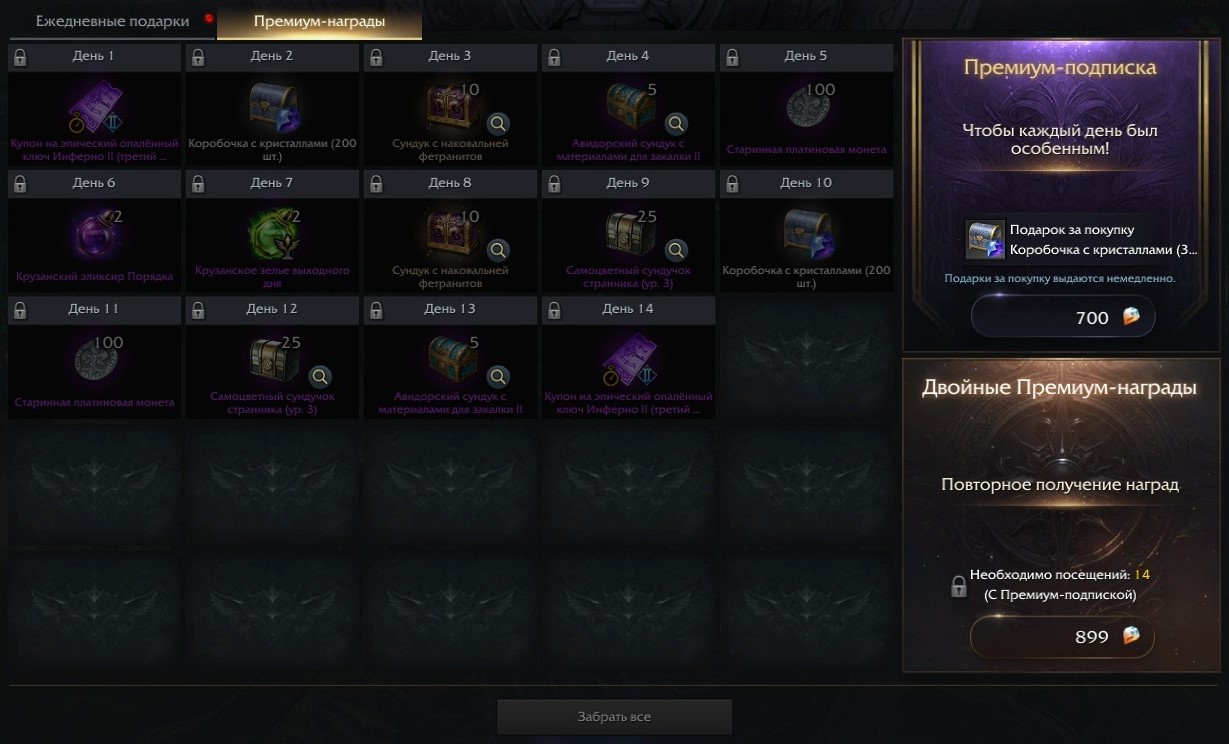This screenshot has width=1229, height=744.
Task: Pick the День 6 purple elixir reward
Action: pos(95,233)
